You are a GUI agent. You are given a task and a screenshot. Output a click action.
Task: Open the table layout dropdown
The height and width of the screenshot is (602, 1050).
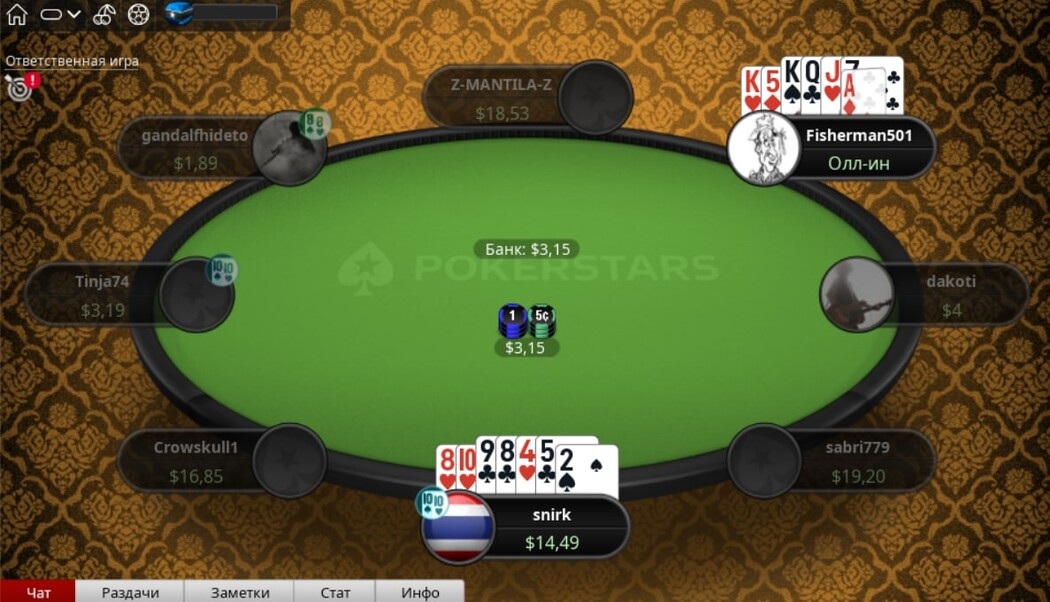(x=60, y=14)
